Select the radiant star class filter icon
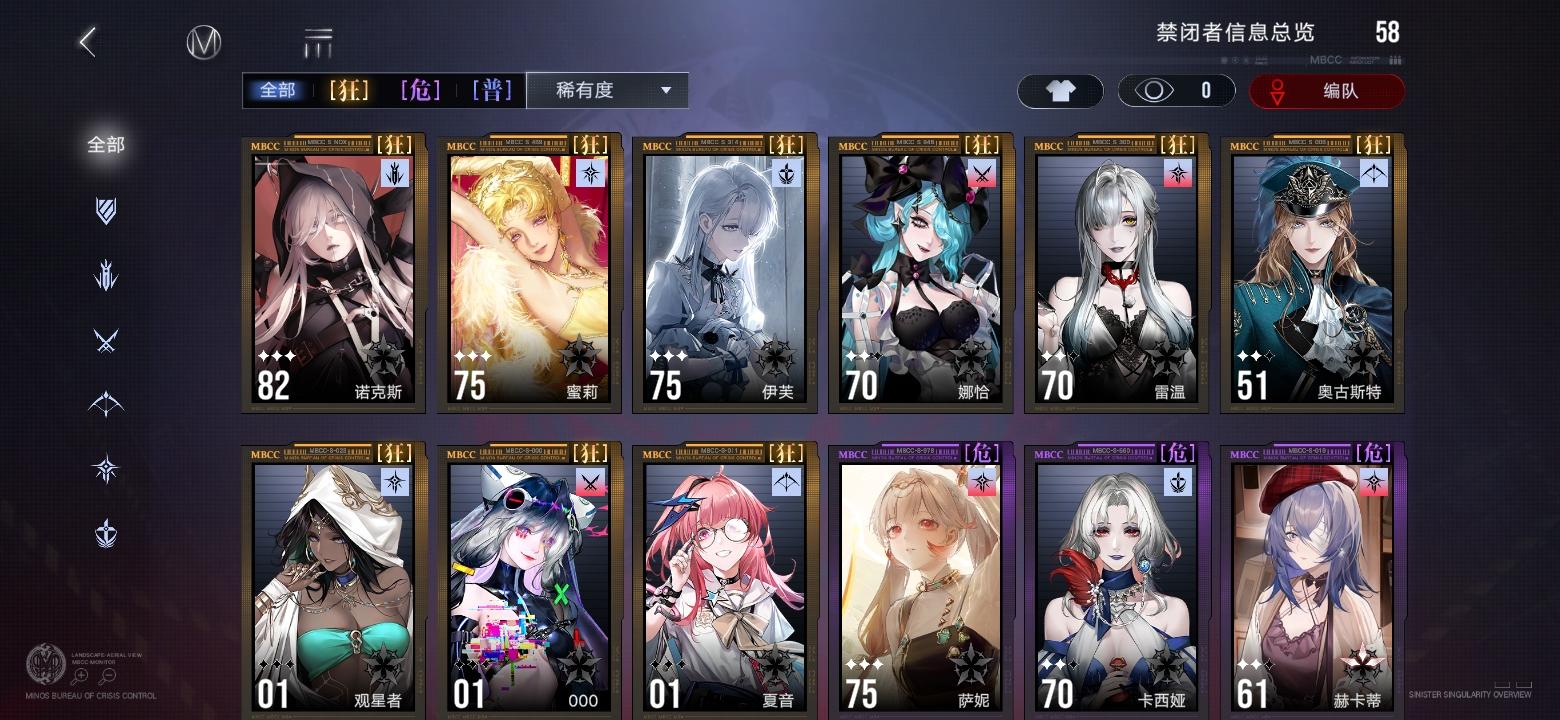 pos(105,466)
